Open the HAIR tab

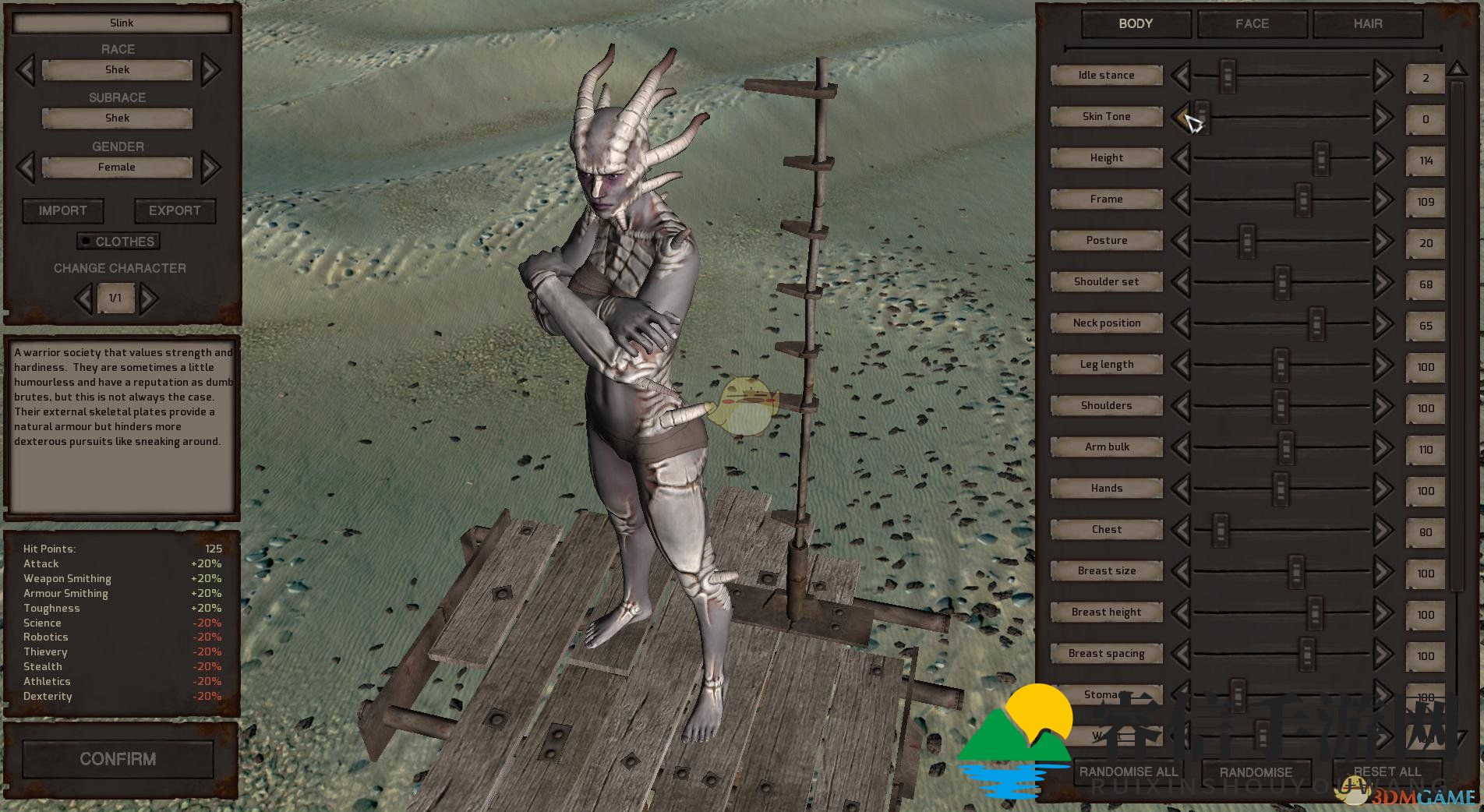tap(1367, 24)
